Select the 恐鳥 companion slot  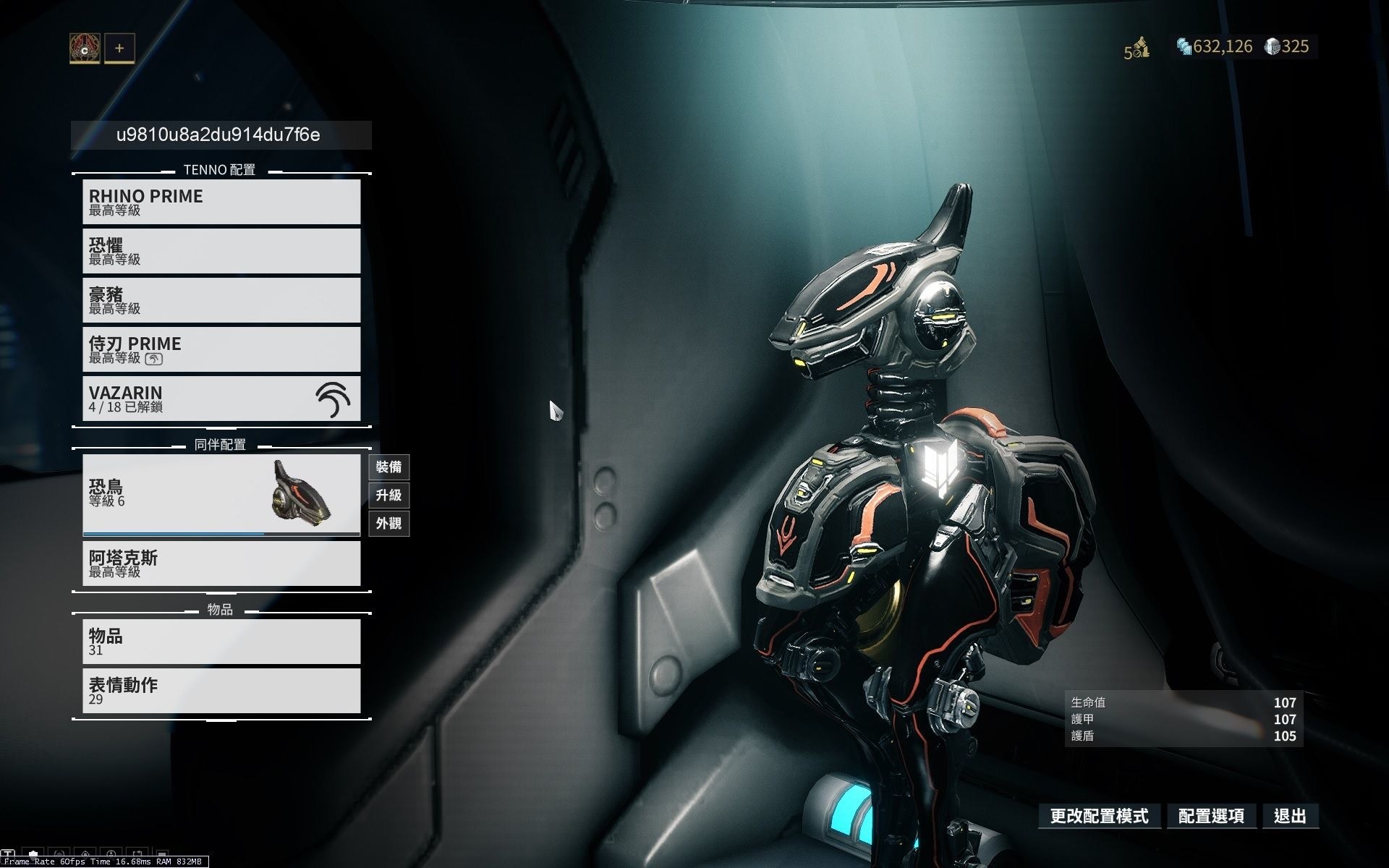221,494
